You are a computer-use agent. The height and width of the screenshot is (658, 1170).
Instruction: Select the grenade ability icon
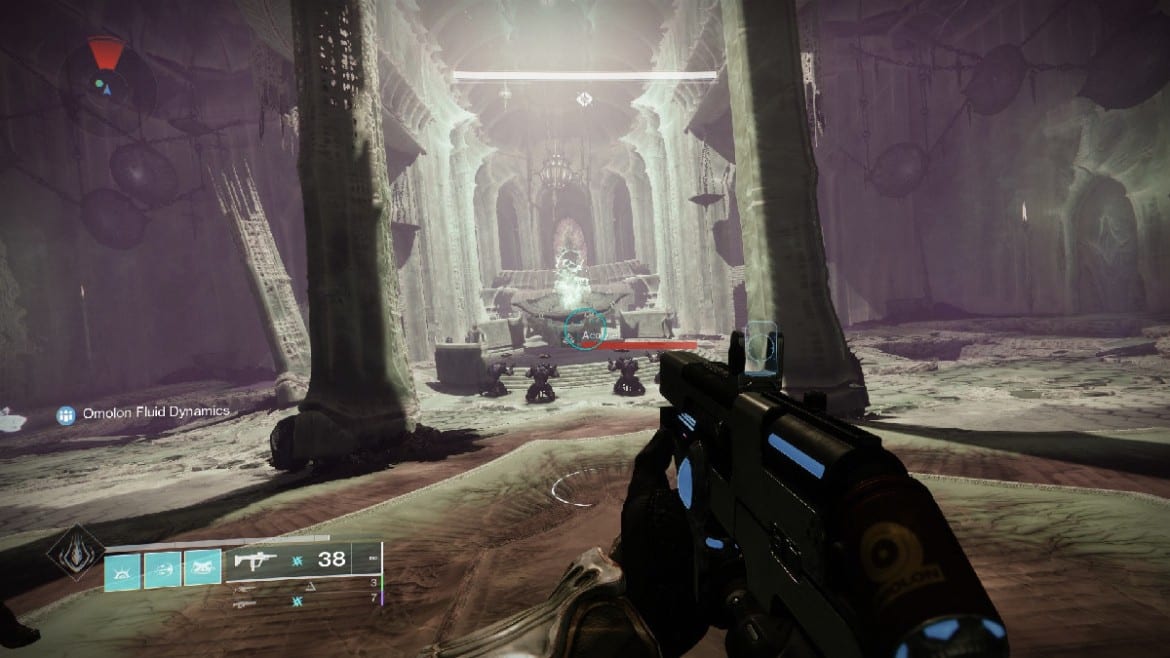coord(124,568)
